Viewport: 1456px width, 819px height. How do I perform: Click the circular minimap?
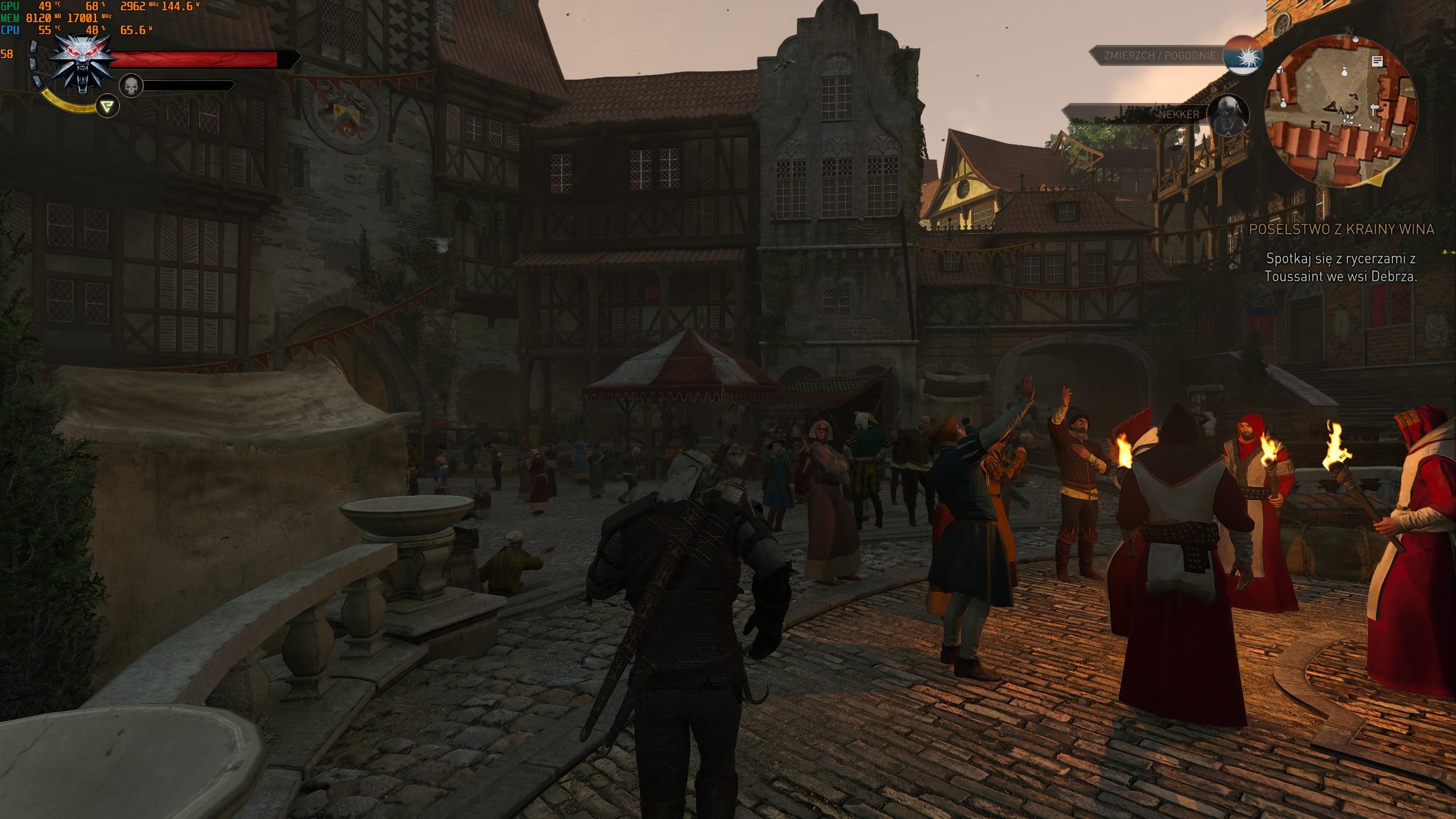(x=1341, y=110)
